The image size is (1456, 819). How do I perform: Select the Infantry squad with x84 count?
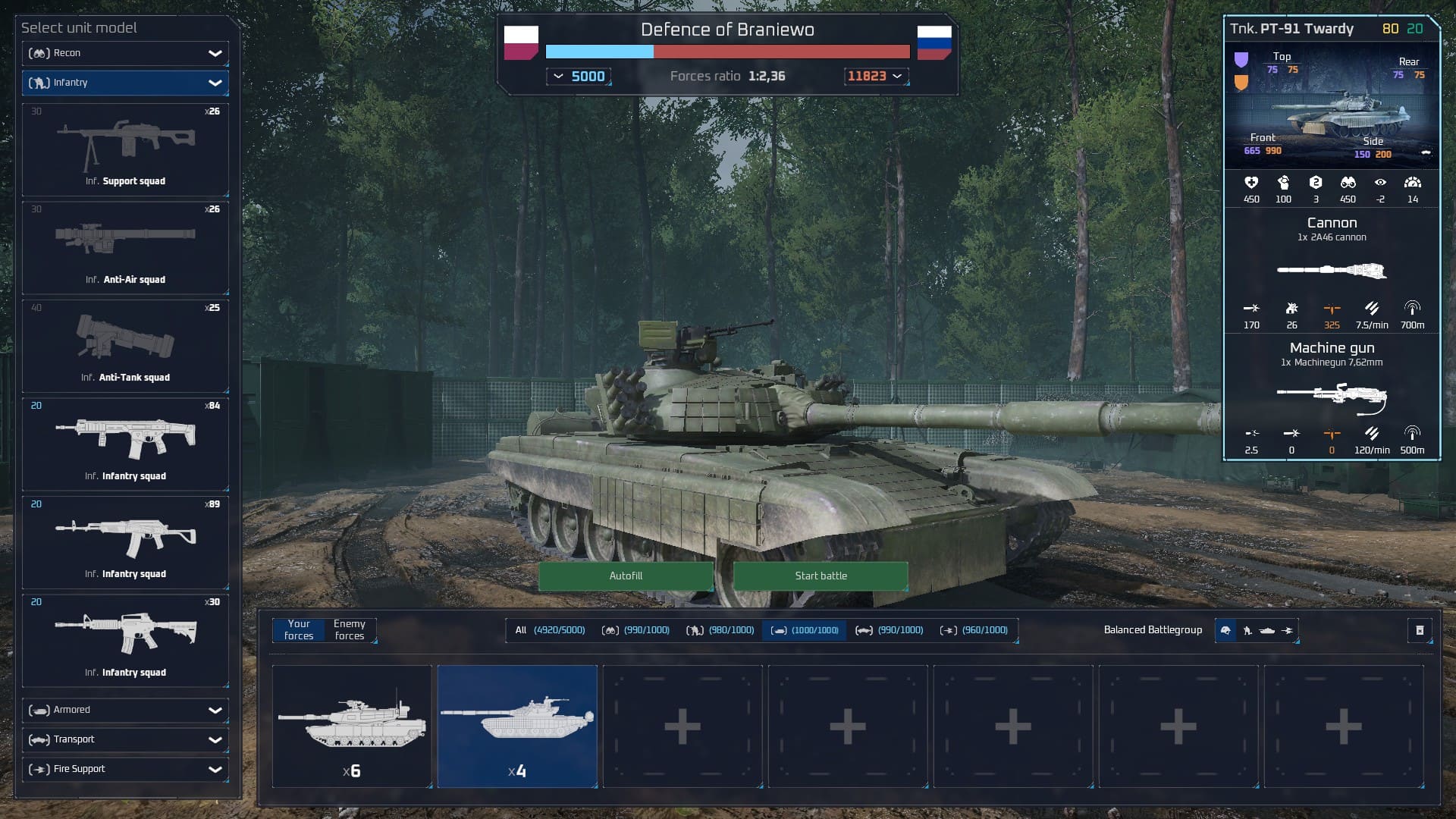[x=125, y=444]
